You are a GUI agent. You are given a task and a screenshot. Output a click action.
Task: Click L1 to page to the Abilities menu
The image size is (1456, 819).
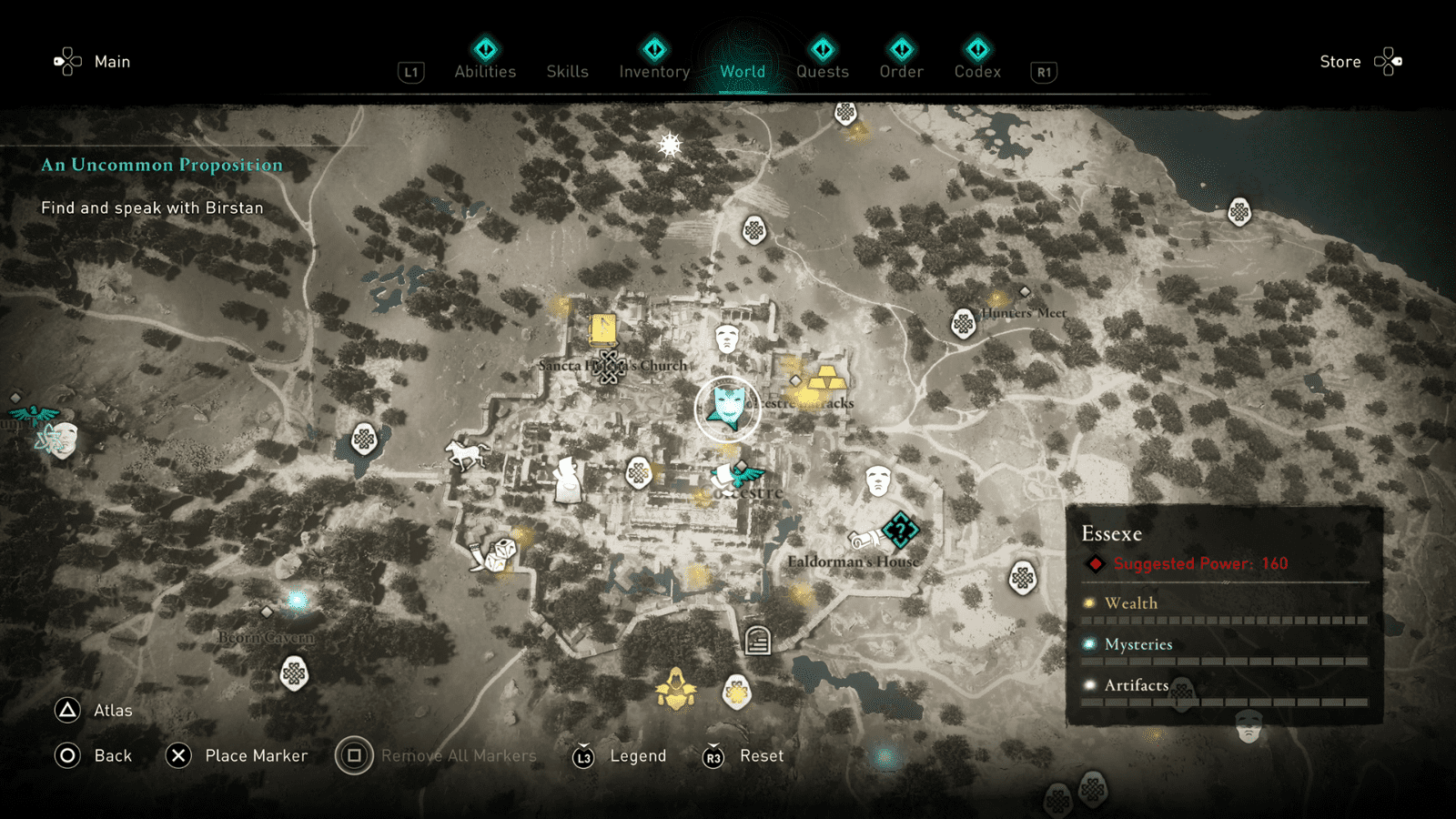[410, 72]
